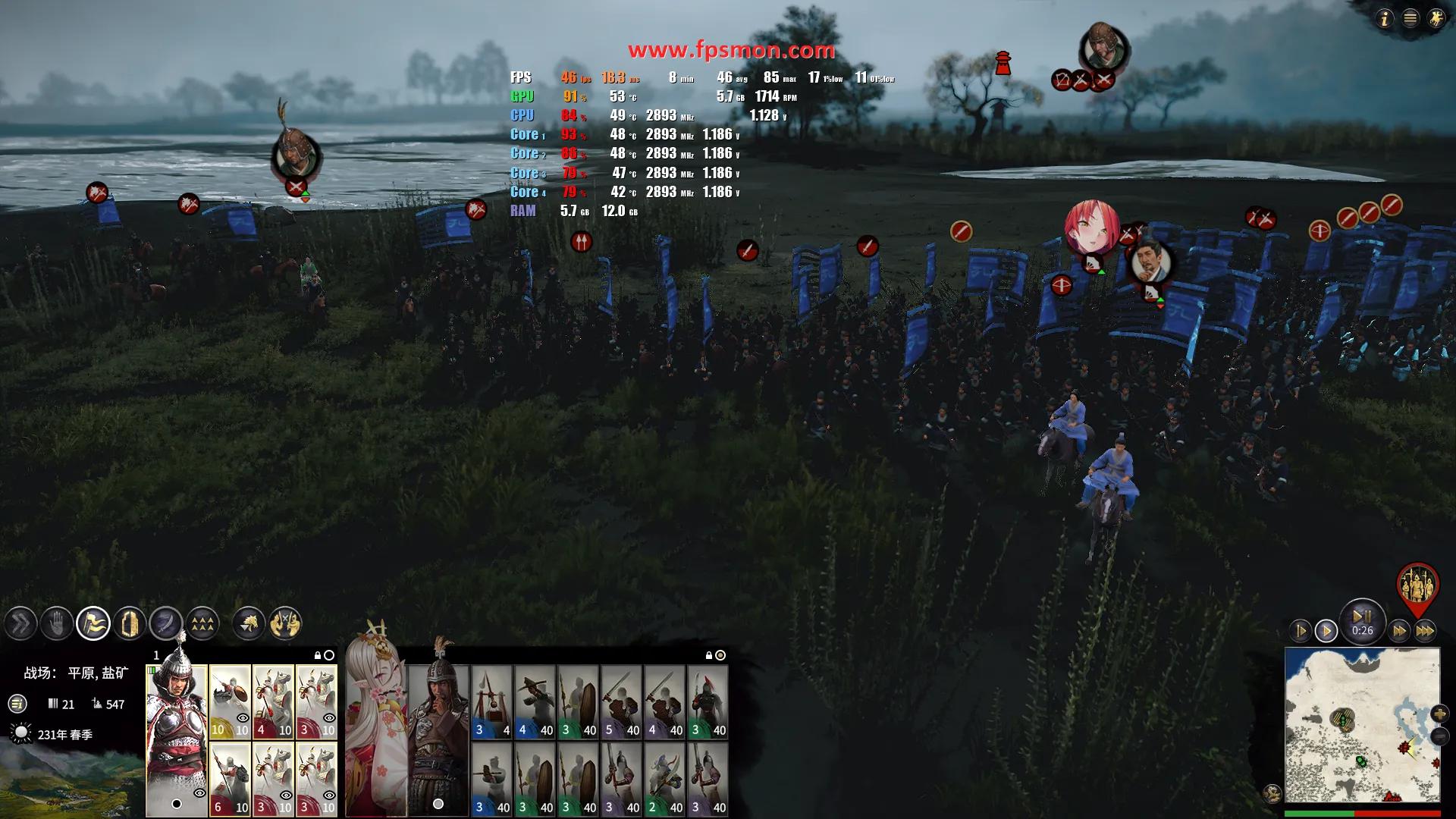Toggle the curved sword melee mode button

click(166, 624)
